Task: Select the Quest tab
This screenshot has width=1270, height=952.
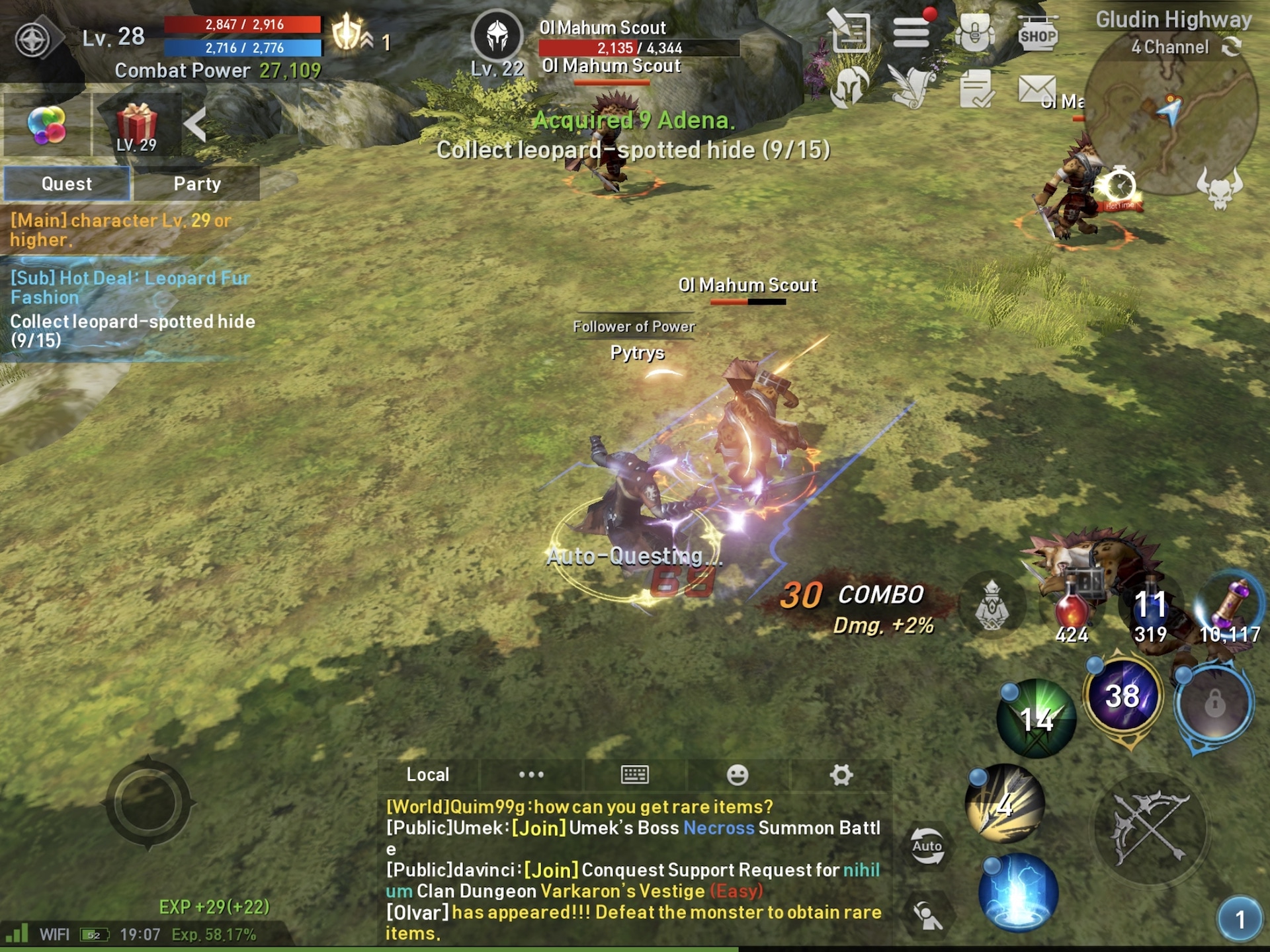Action: click(x=67, y=184)
